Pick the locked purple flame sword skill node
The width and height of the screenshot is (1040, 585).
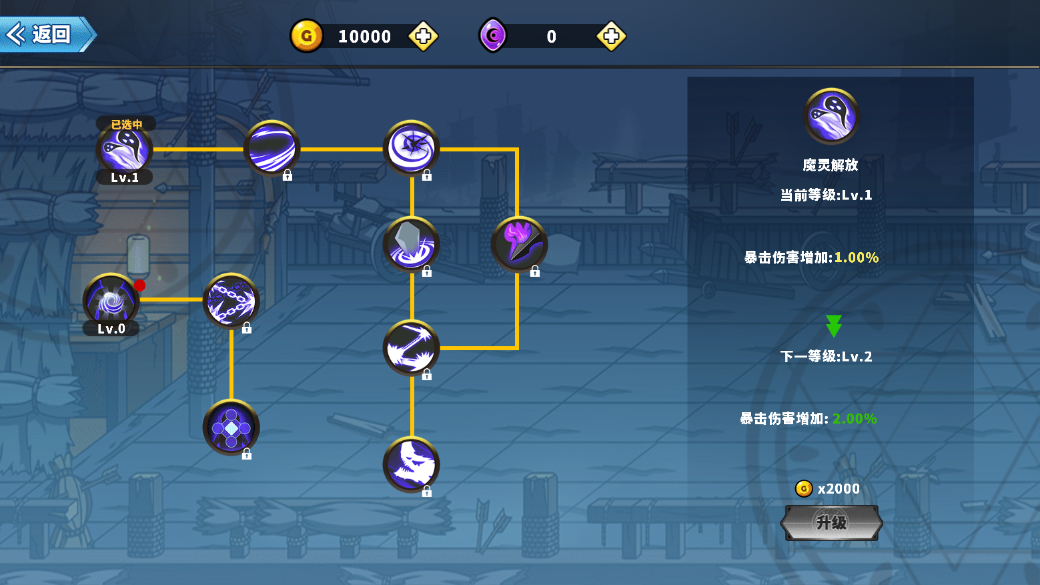pos(518,244)
